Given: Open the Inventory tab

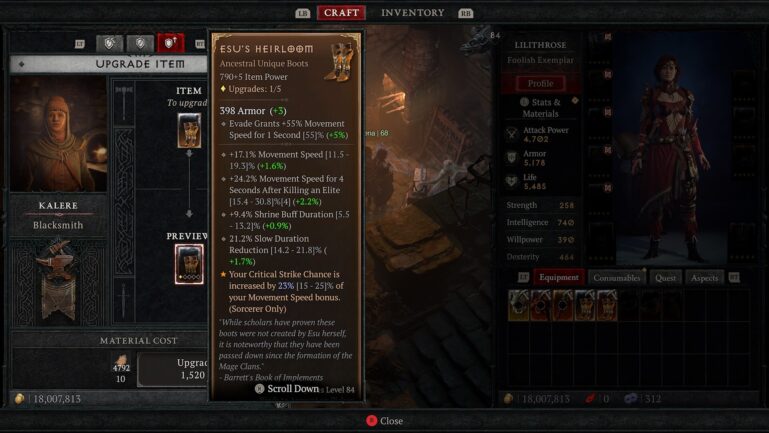Looking at the screenshot, I should coord(413,13).
